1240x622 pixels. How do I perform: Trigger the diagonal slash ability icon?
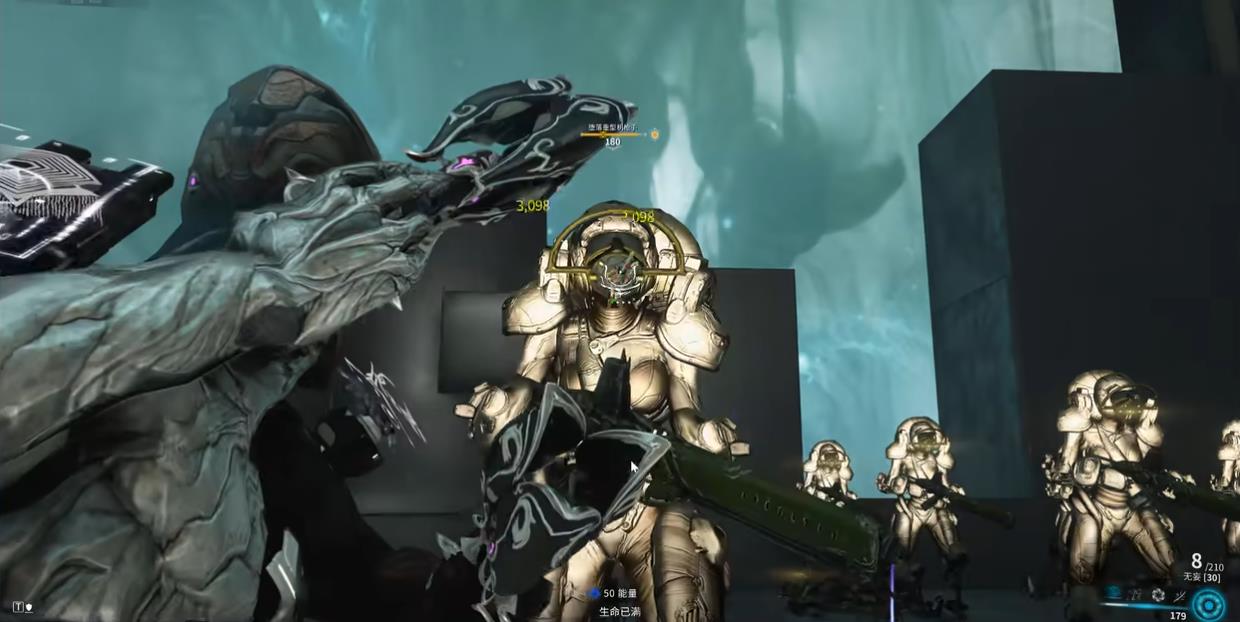(x=1179, y=595)
